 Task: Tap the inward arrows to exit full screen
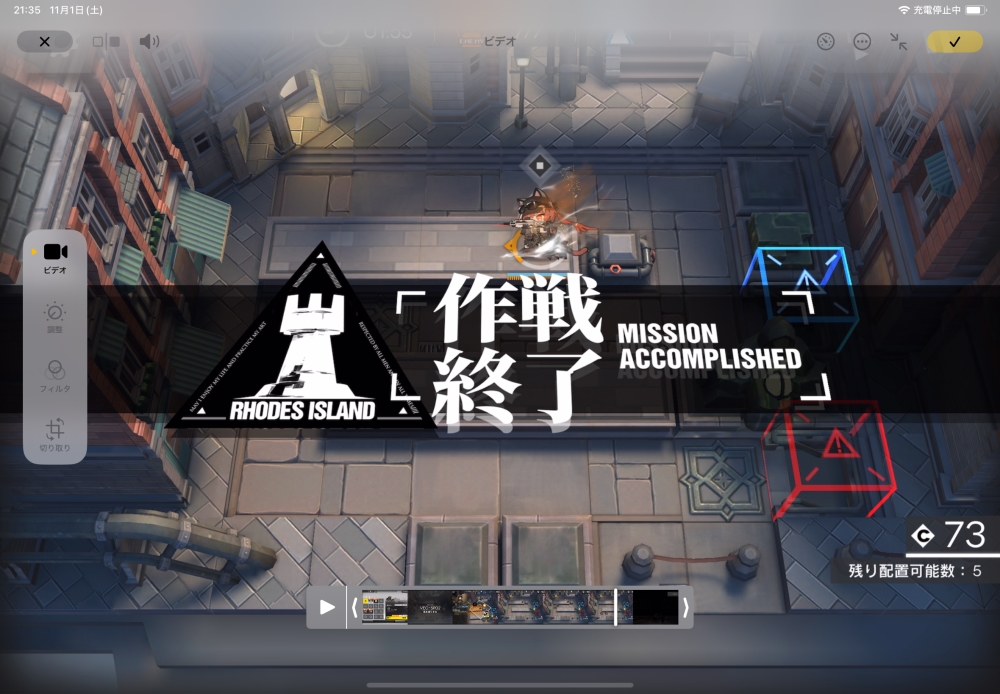pos(899,42)
